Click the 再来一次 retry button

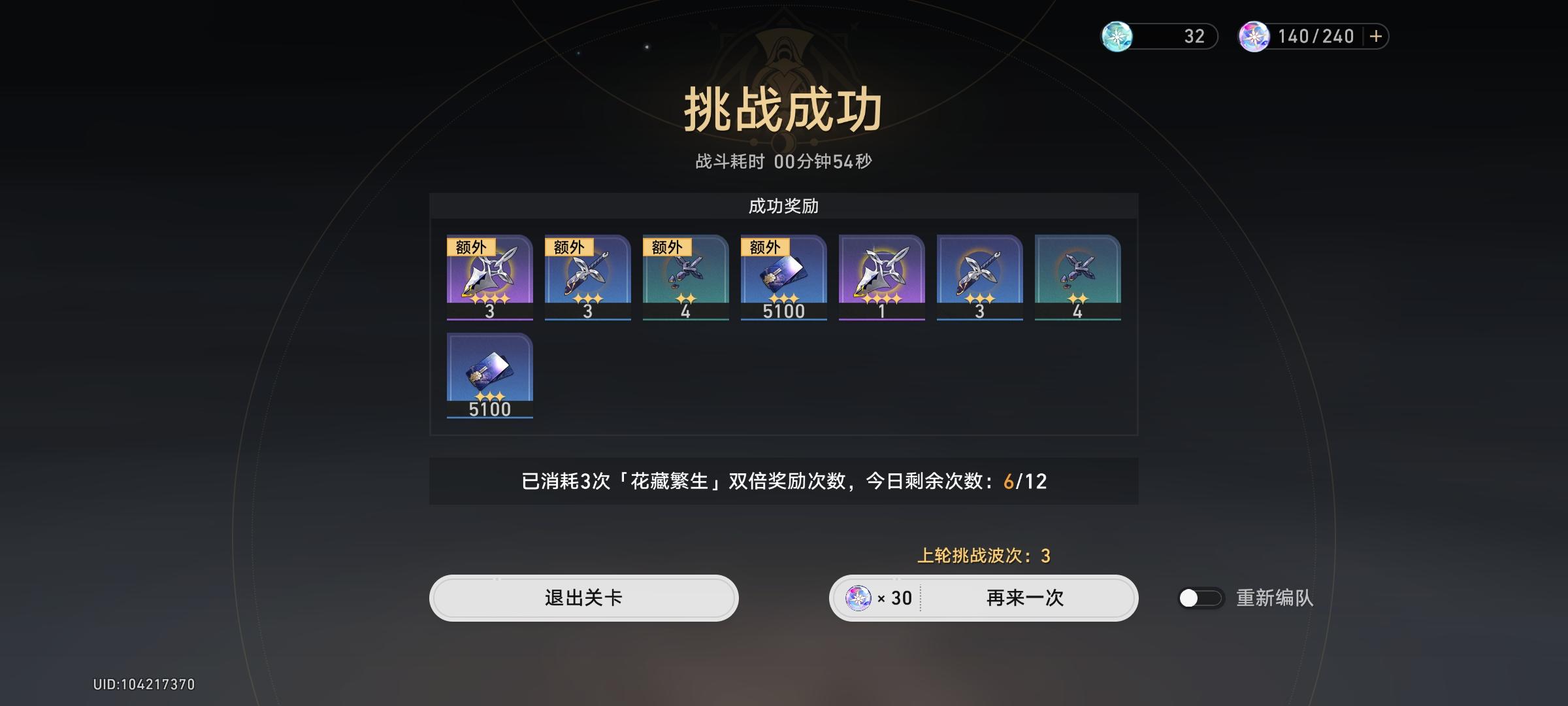coord(1022,599)
